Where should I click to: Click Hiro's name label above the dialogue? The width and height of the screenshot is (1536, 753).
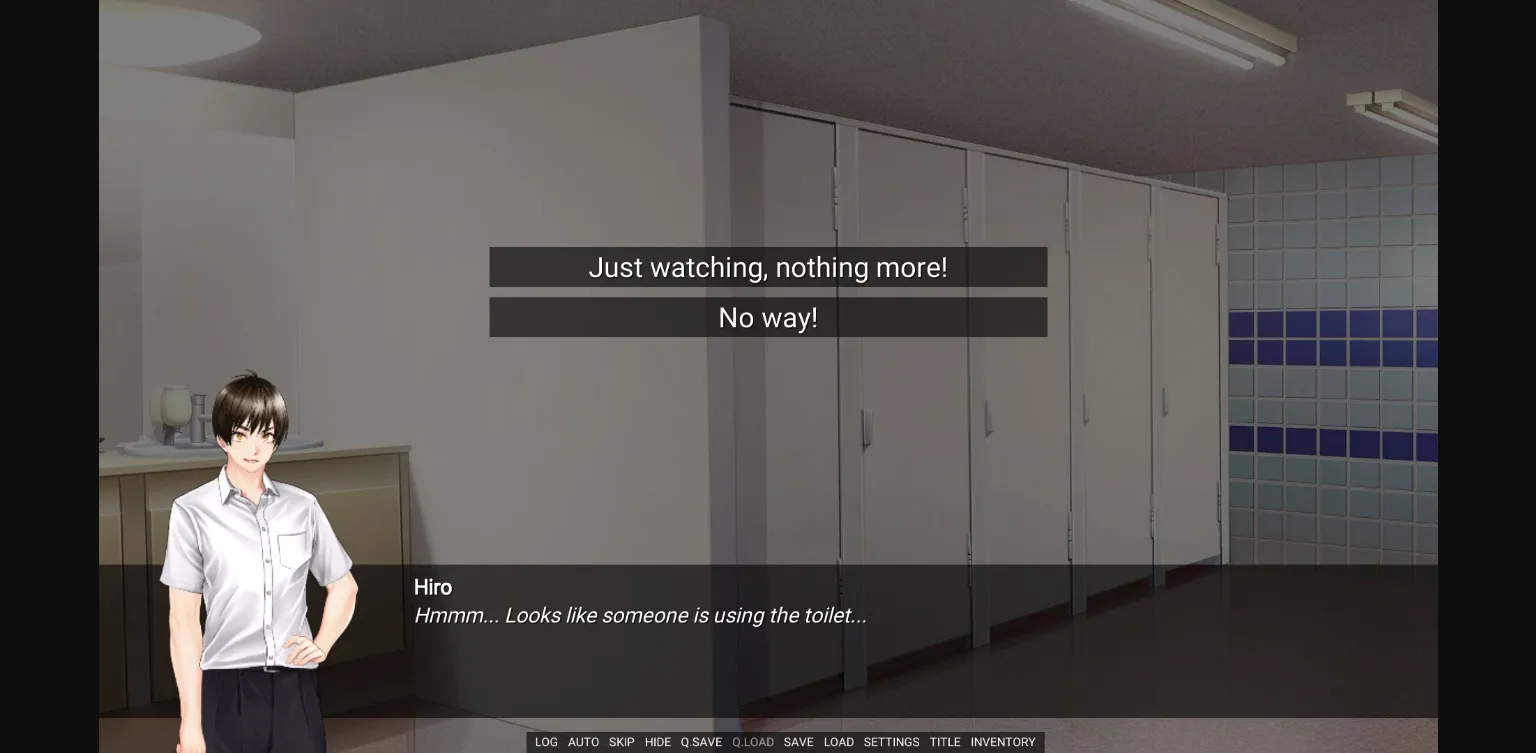click(x=433, y=587)
